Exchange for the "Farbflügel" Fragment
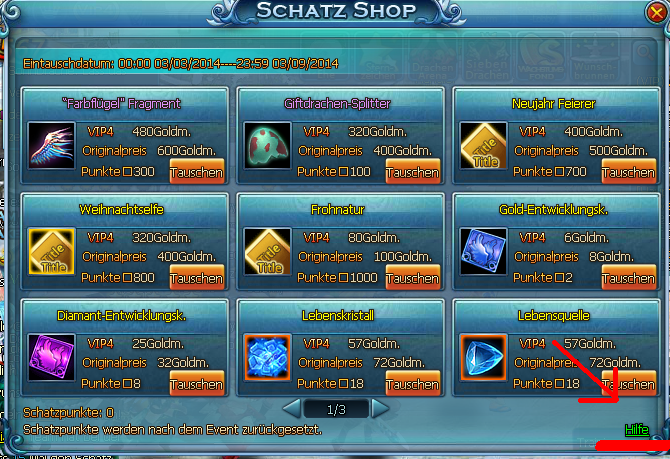The width and height of the screenshot is (670, 459). tap(196, 172)
